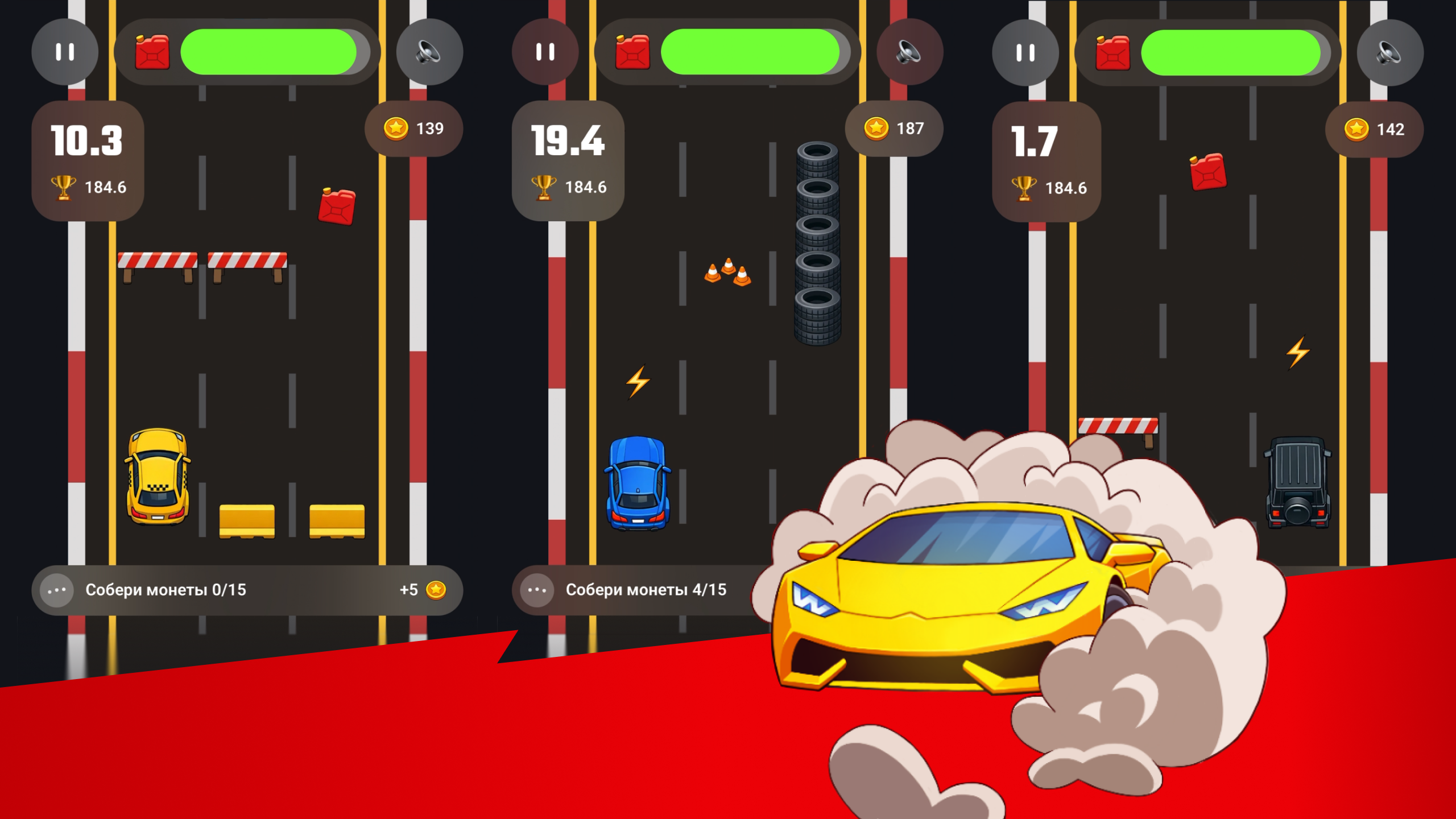Open quest panel showing Собери монеты 4/15
The height and width of the screenshot is (819, 1456).
(x=646, y=590)
